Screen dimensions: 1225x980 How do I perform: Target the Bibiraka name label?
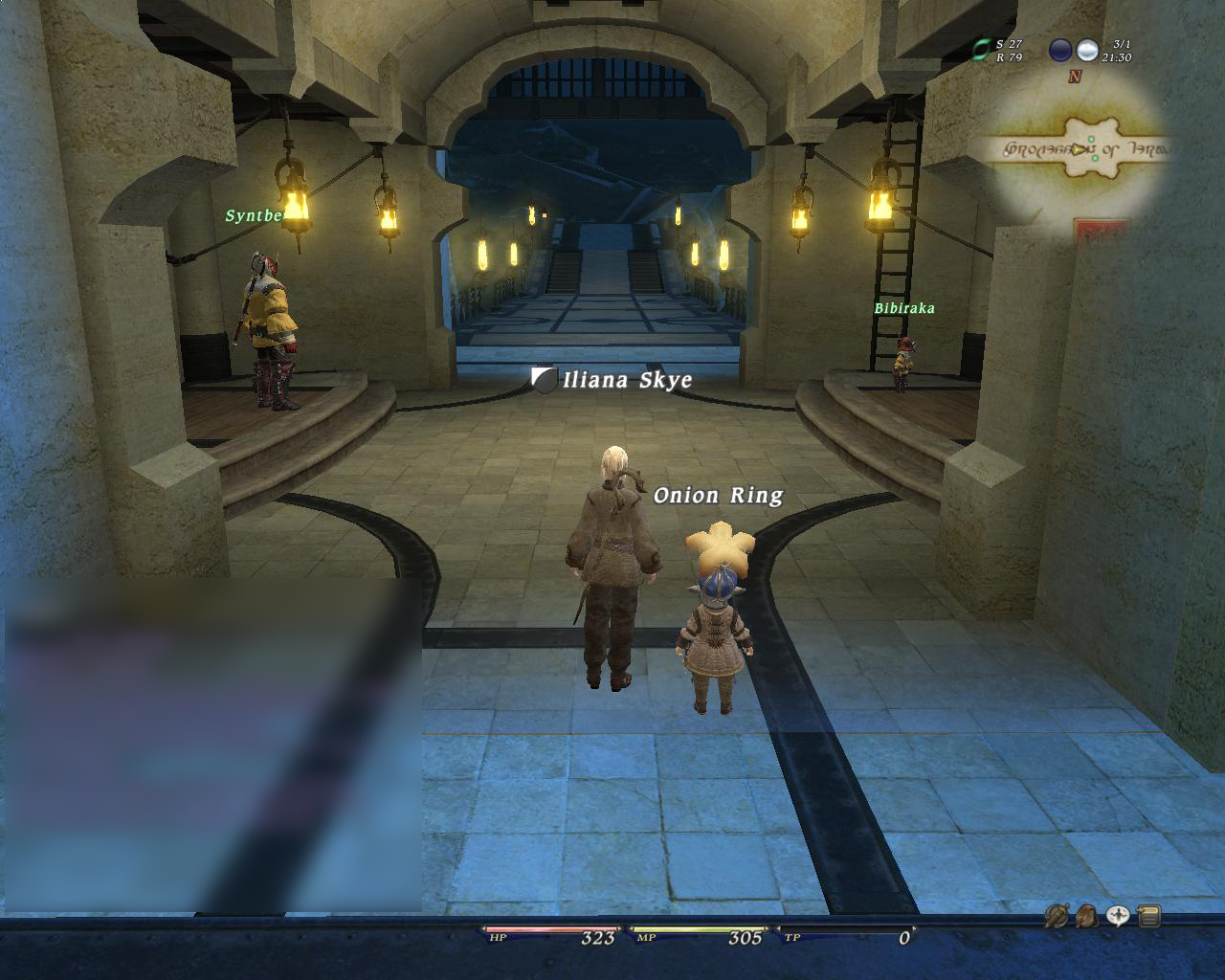(x=903, y=308)
